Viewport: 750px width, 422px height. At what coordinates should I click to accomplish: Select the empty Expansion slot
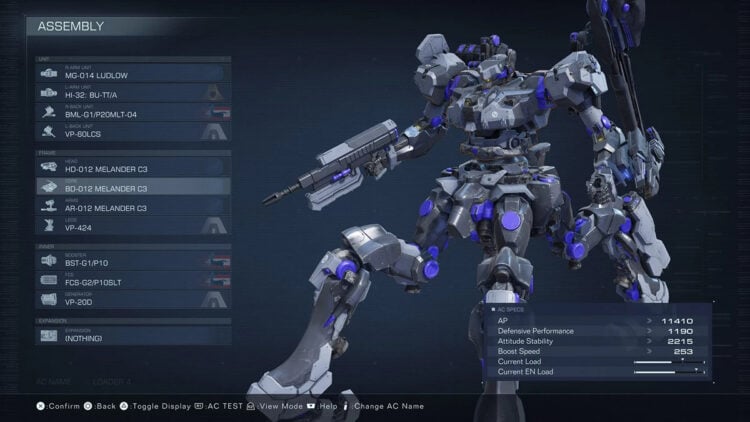130,336
